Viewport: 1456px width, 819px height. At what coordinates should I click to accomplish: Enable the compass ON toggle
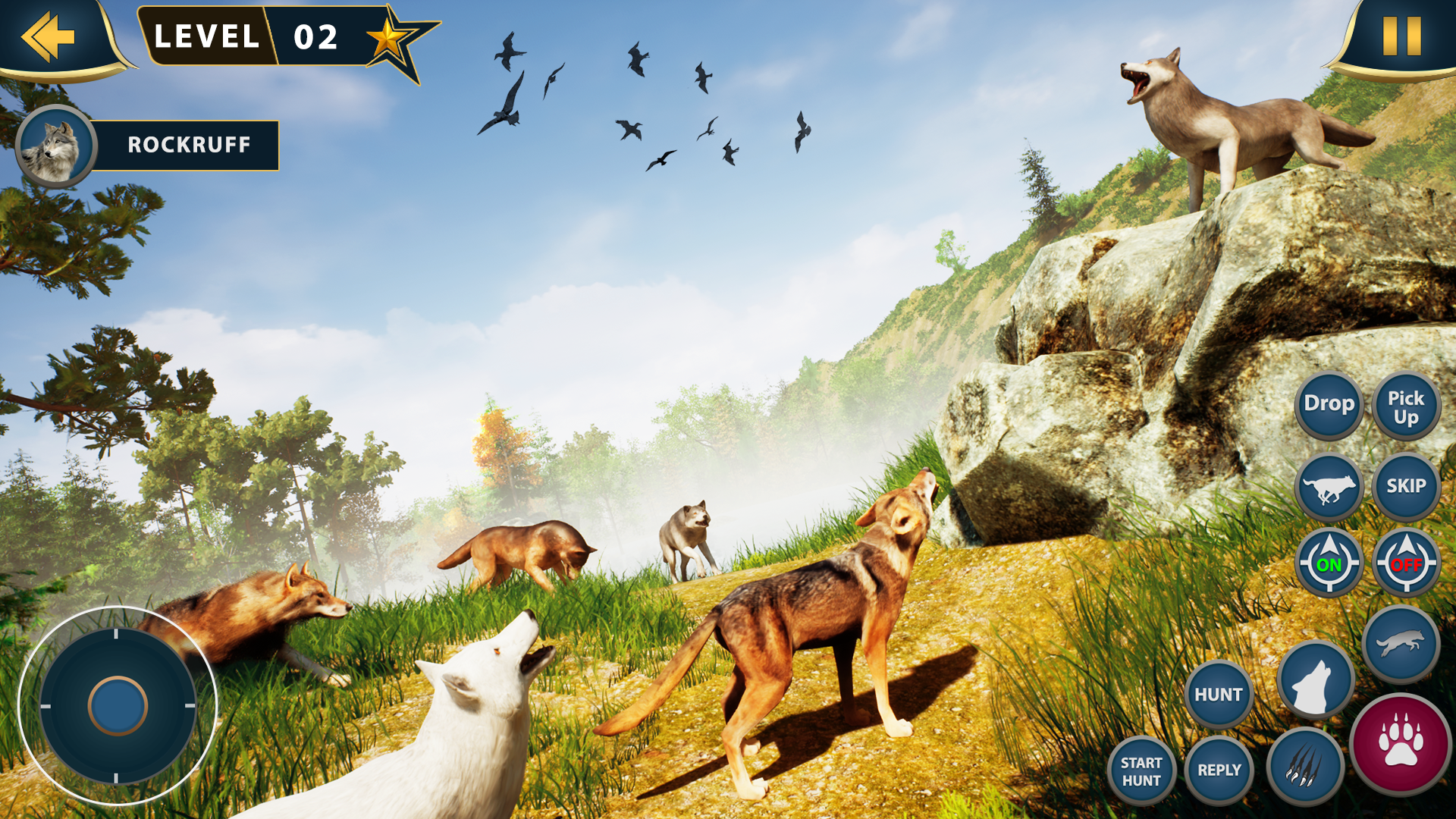point(1329,563)
